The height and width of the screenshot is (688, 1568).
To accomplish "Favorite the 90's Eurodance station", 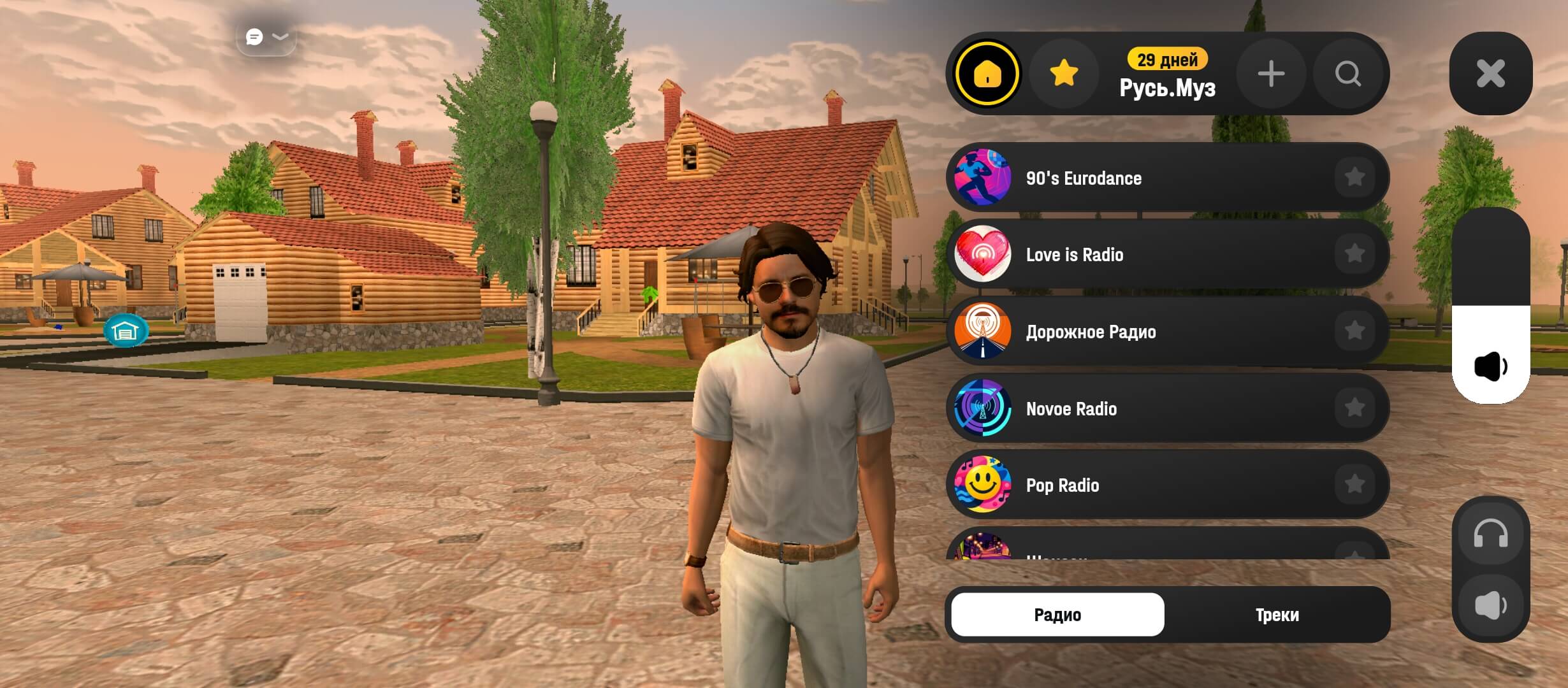I will coord(1354,177).
